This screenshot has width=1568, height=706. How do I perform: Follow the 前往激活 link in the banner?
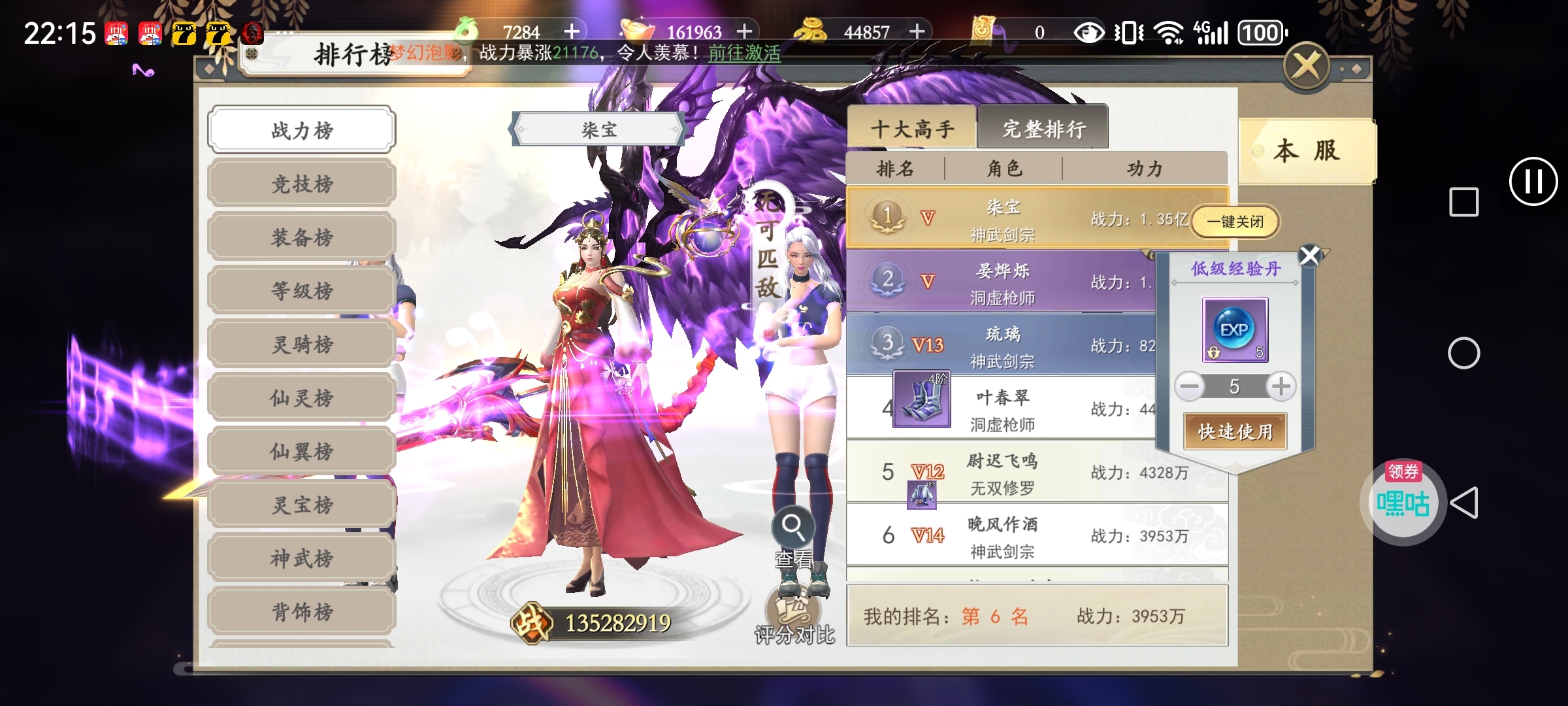click(x=744, y=53)
